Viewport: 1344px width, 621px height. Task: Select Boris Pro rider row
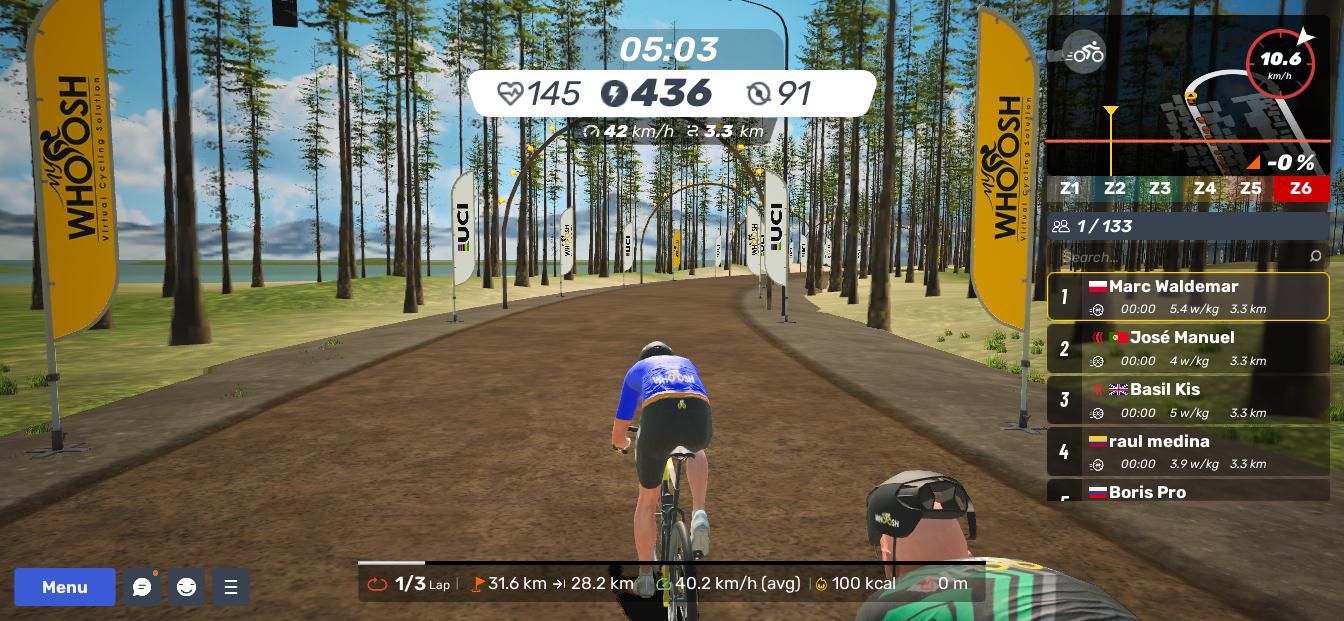click(1188, 491)
